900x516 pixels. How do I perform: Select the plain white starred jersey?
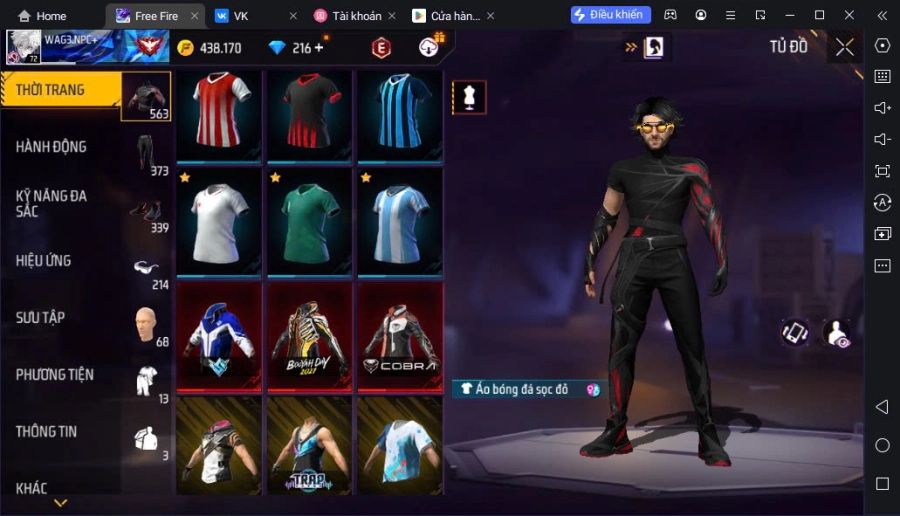coord(219,222)
